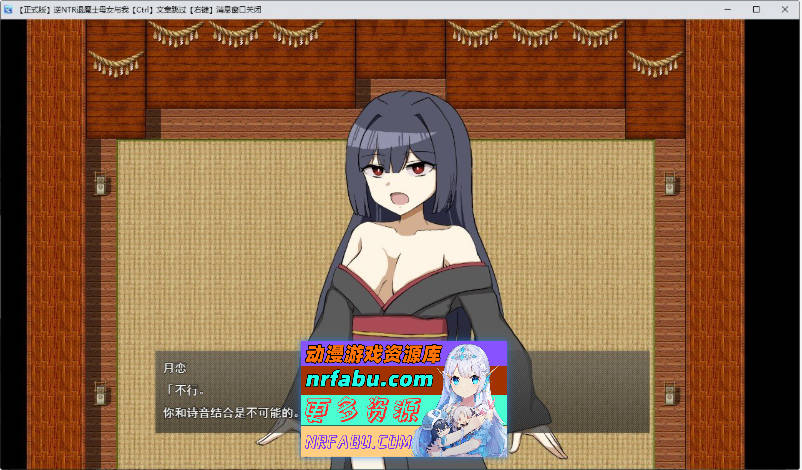Minimize the game window
The height and width of the screenshot is (470, 802).
click(728, 9)
